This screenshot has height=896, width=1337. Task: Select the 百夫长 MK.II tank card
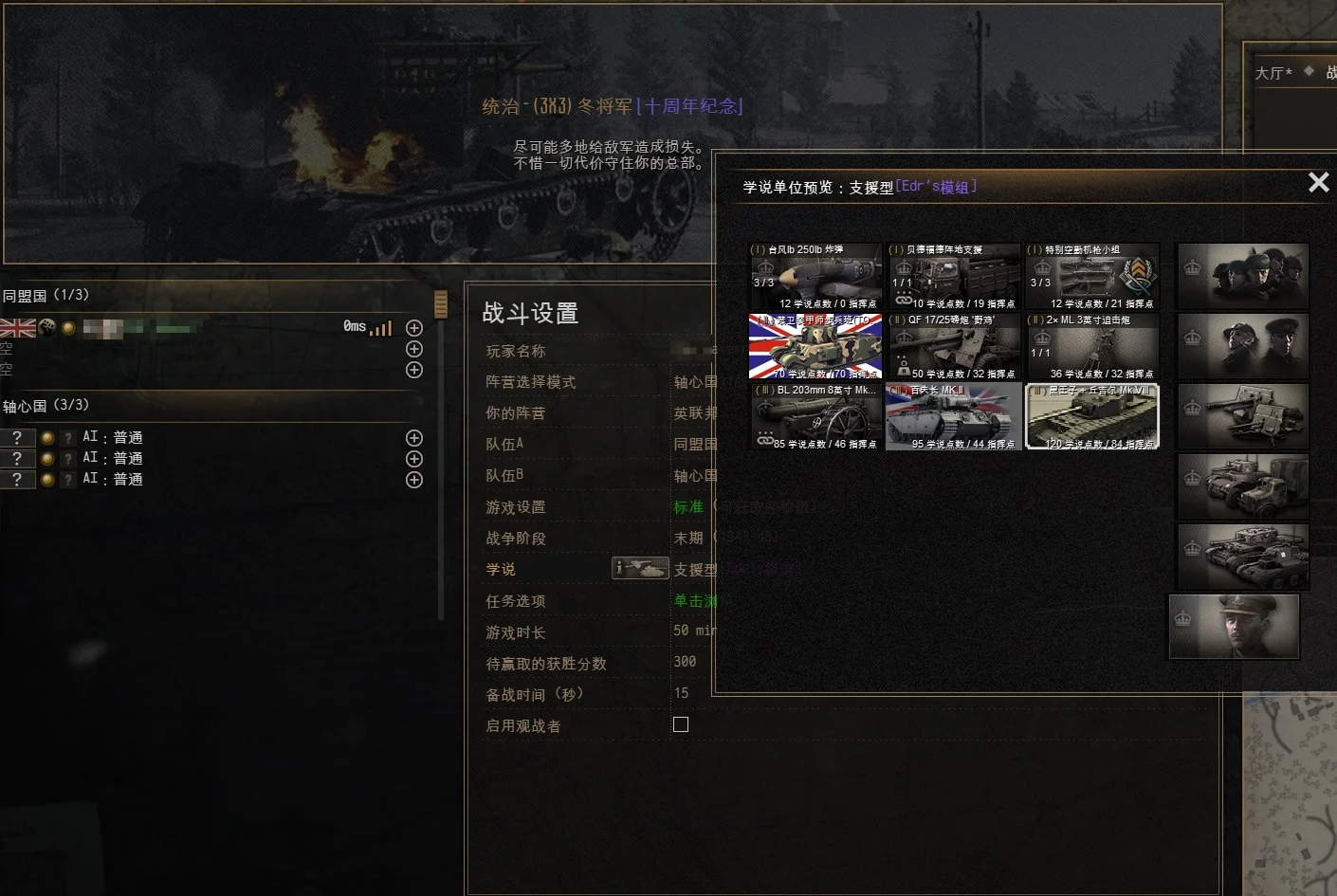click(x=954, y=417)
